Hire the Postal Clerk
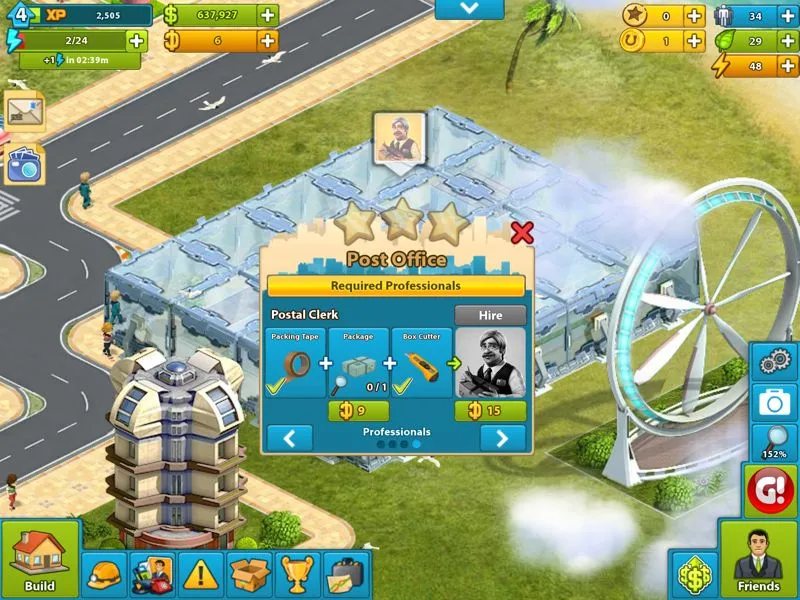The width and height of the screenshot is (800, 600). click(x=490, y=315)
